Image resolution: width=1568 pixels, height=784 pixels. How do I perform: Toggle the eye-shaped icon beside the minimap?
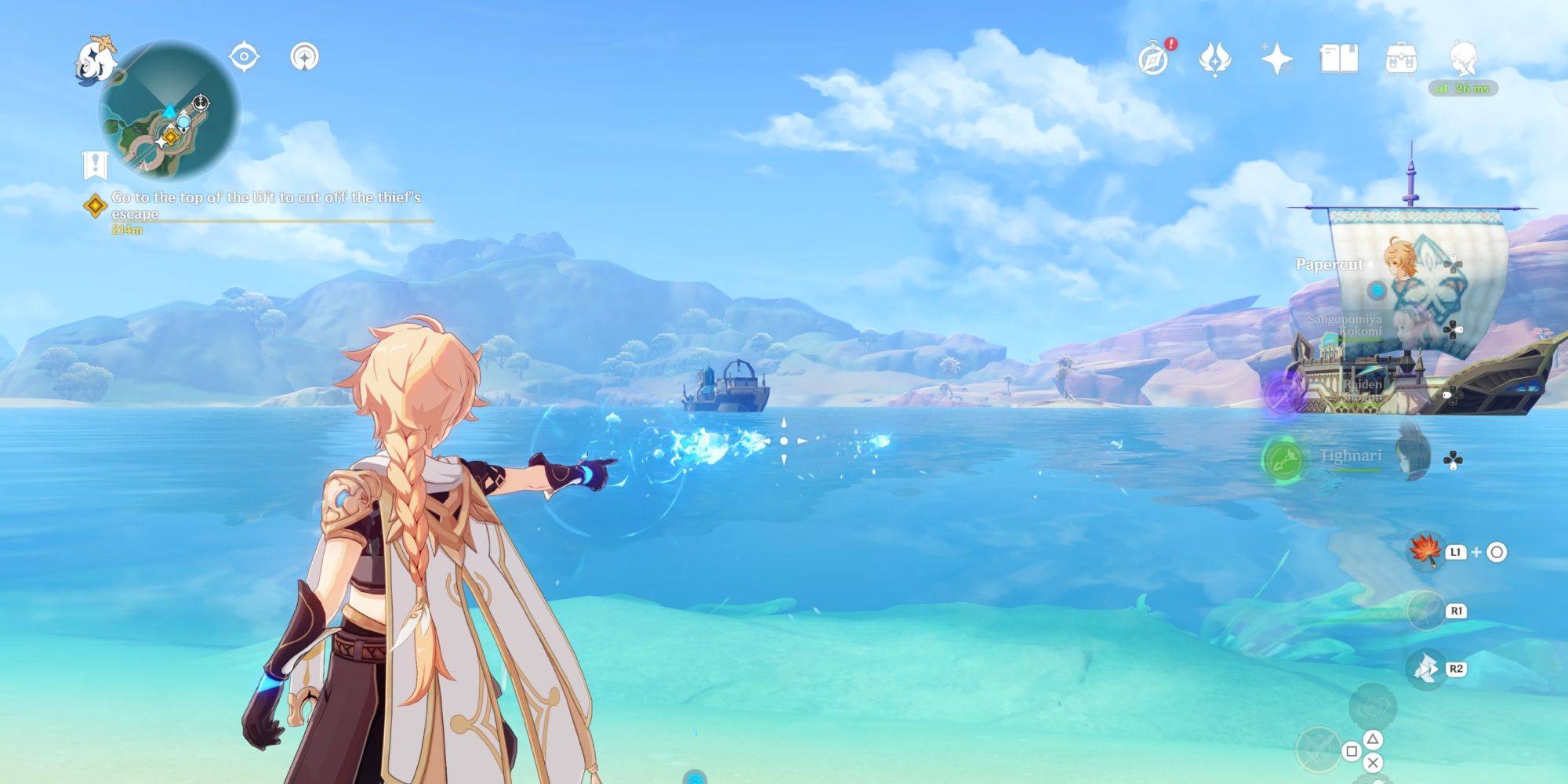click(244, 57)
